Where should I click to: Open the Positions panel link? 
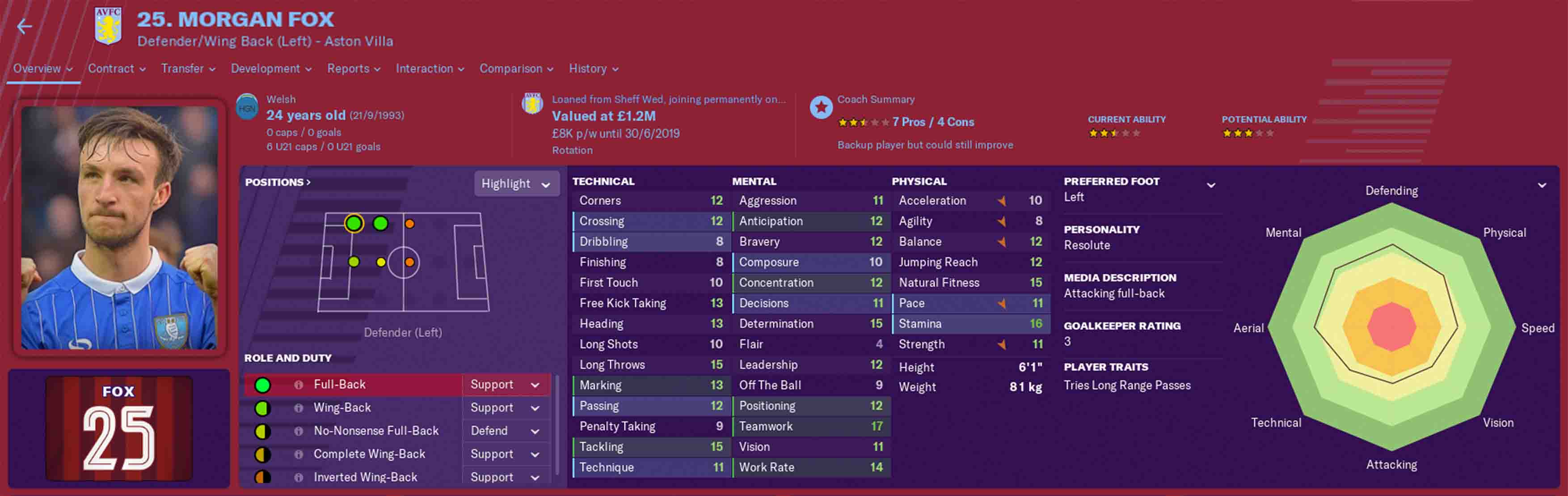[x=277, y=182]
